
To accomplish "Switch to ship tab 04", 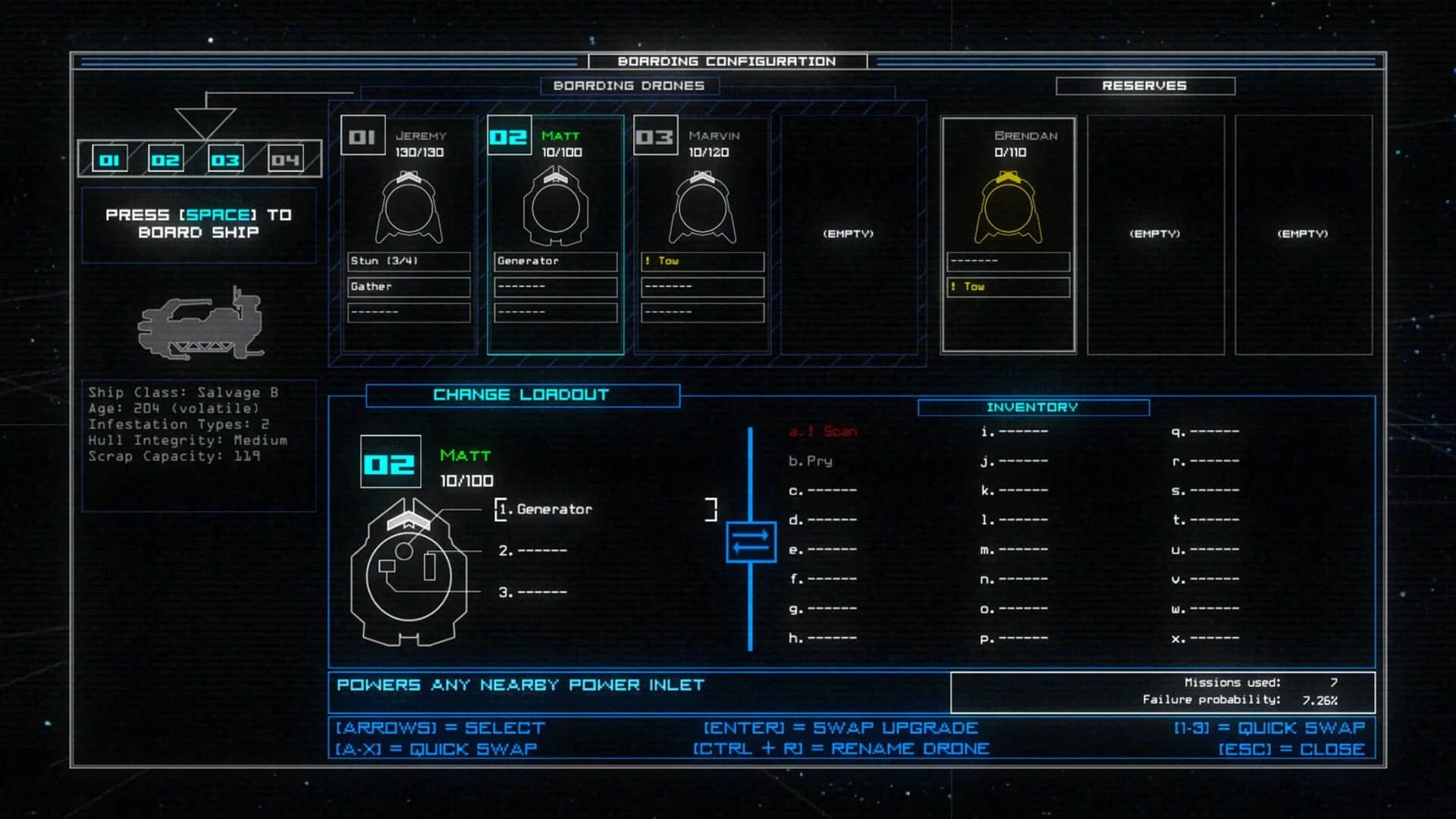I will 284,158.
